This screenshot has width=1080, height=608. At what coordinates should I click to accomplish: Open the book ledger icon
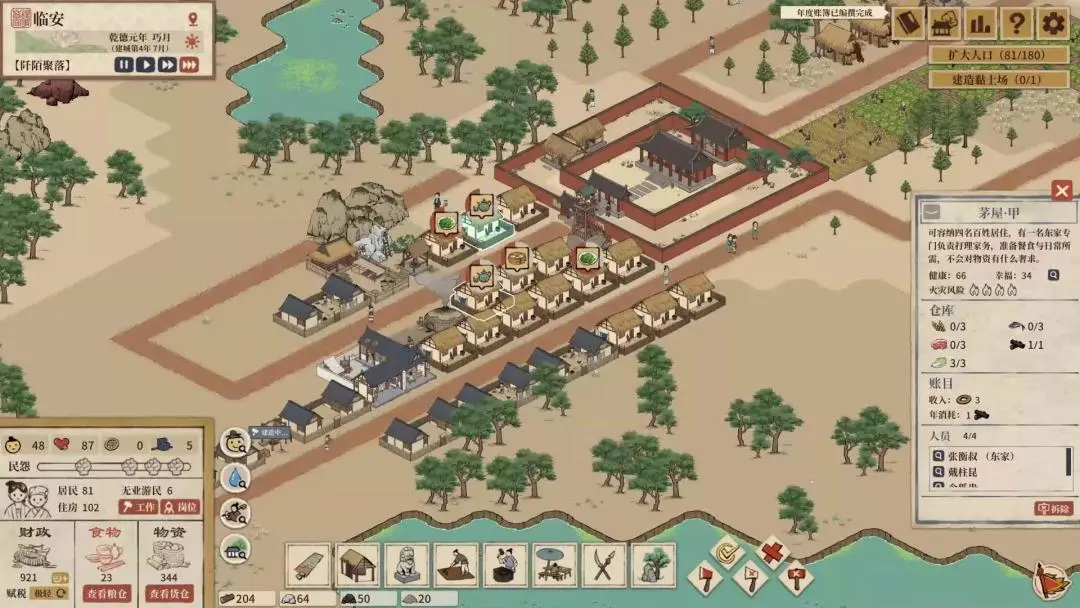coord(908,24)
